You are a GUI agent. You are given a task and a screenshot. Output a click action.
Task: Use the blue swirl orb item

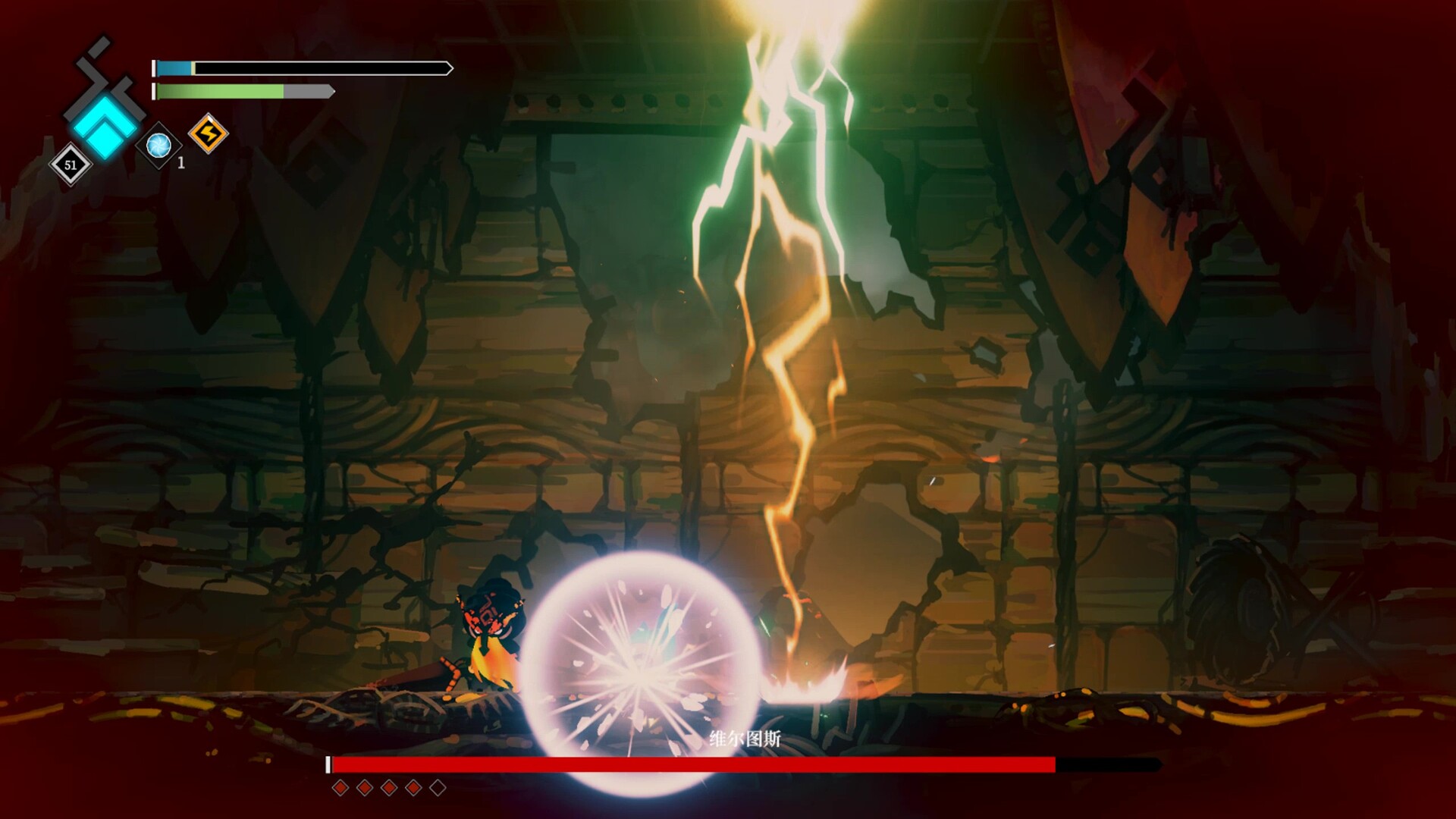[x=158, y=145]
